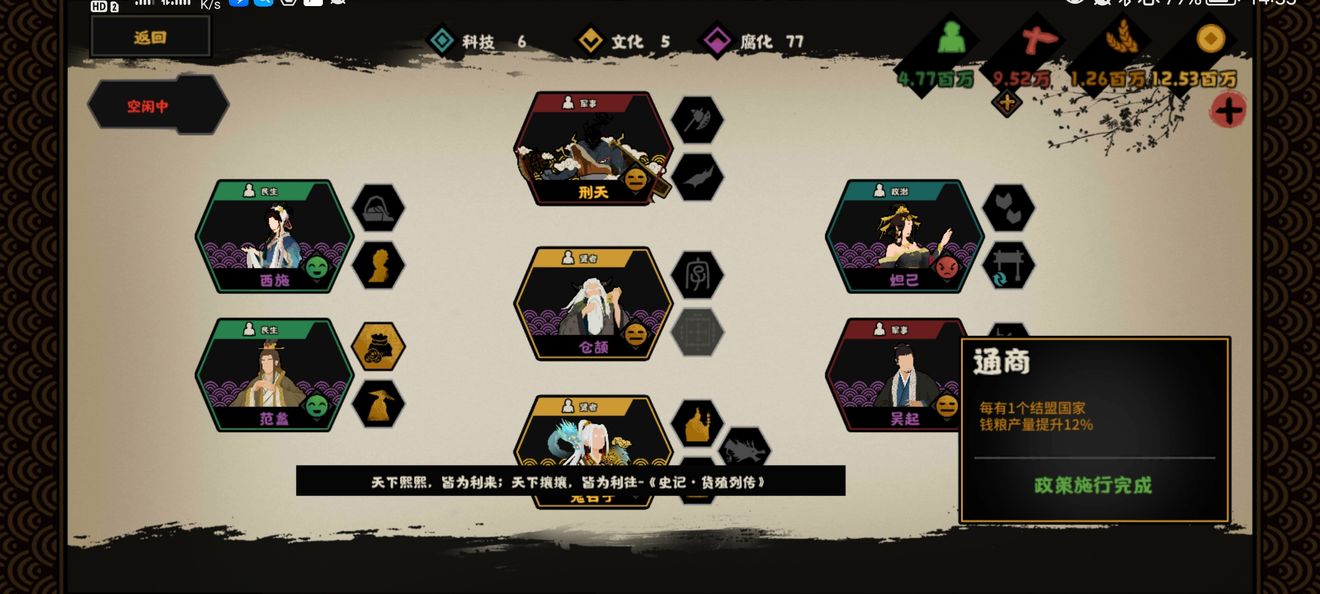Open the gate policy icon beside 妲己

pyautogui.click(x=1008, y=266)
